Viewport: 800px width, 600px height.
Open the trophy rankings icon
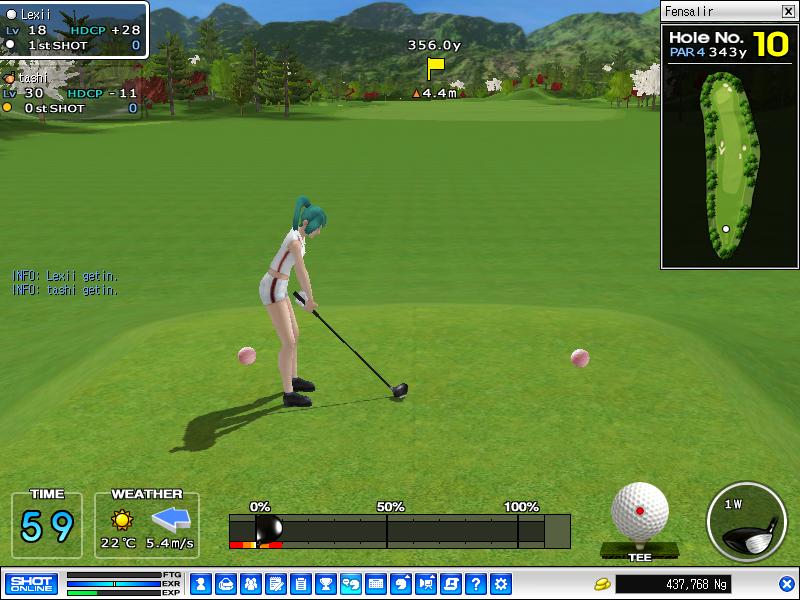point(325,584)
